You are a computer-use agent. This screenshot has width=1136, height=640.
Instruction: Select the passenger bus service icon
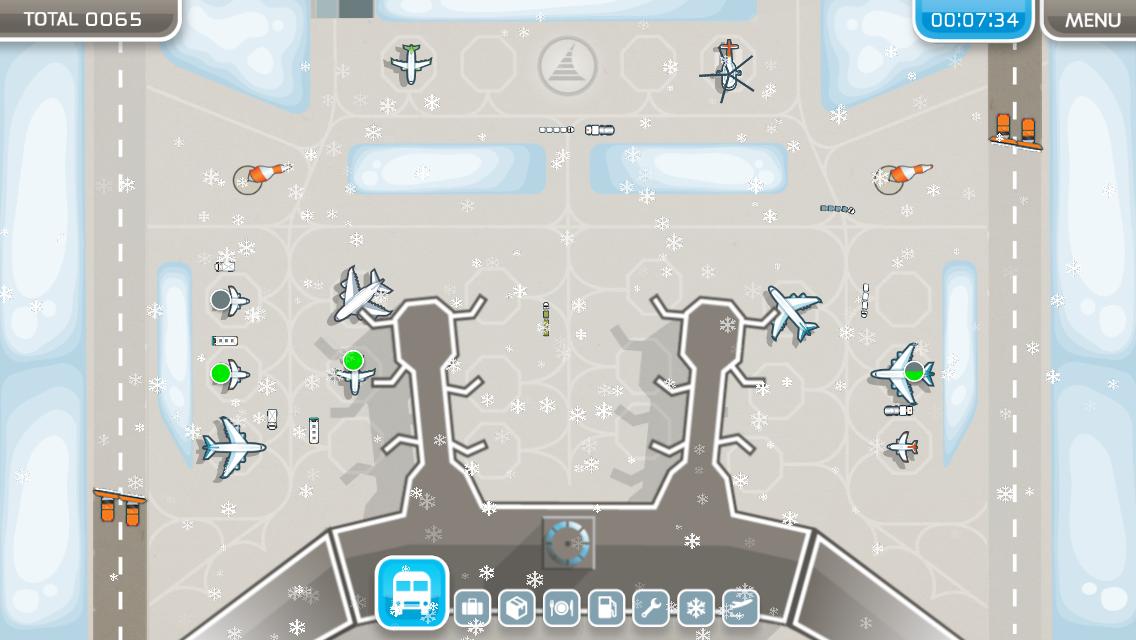click(x=412, y=592)
